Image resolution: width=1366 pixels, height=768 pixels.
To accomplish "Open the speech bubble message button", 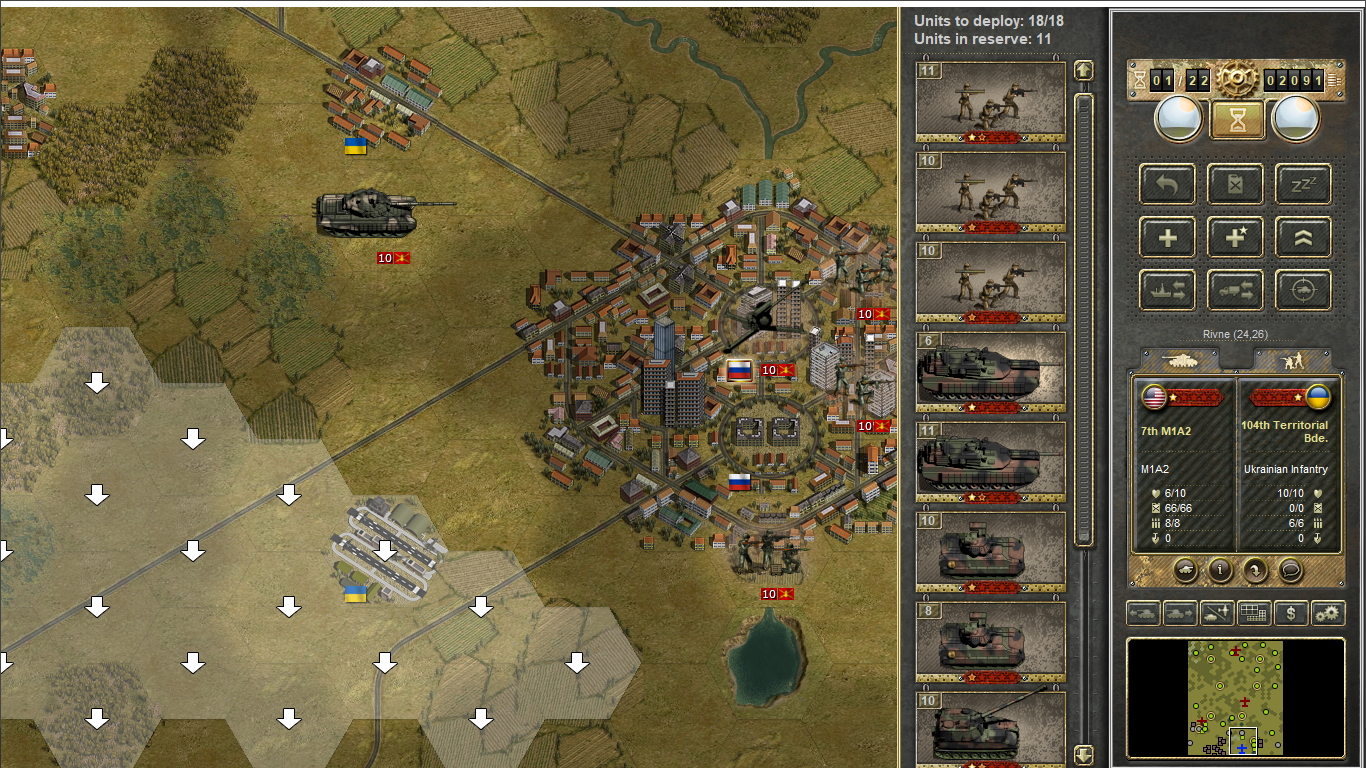I will tap(1291, 570).
